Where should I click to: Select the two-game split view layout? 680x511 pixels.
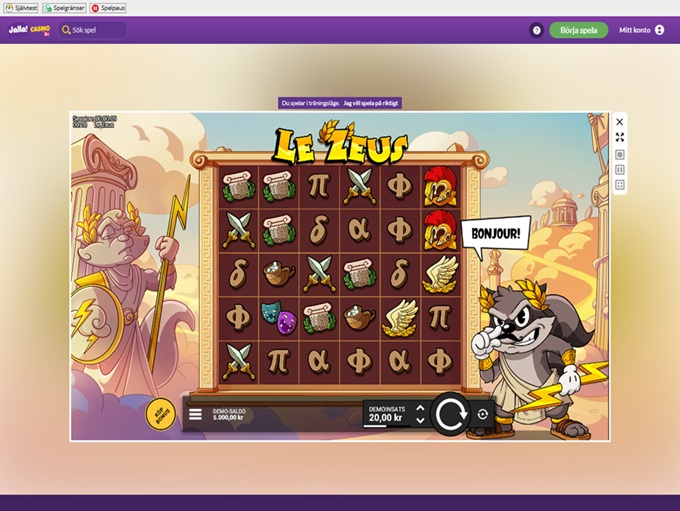[620, 170]
